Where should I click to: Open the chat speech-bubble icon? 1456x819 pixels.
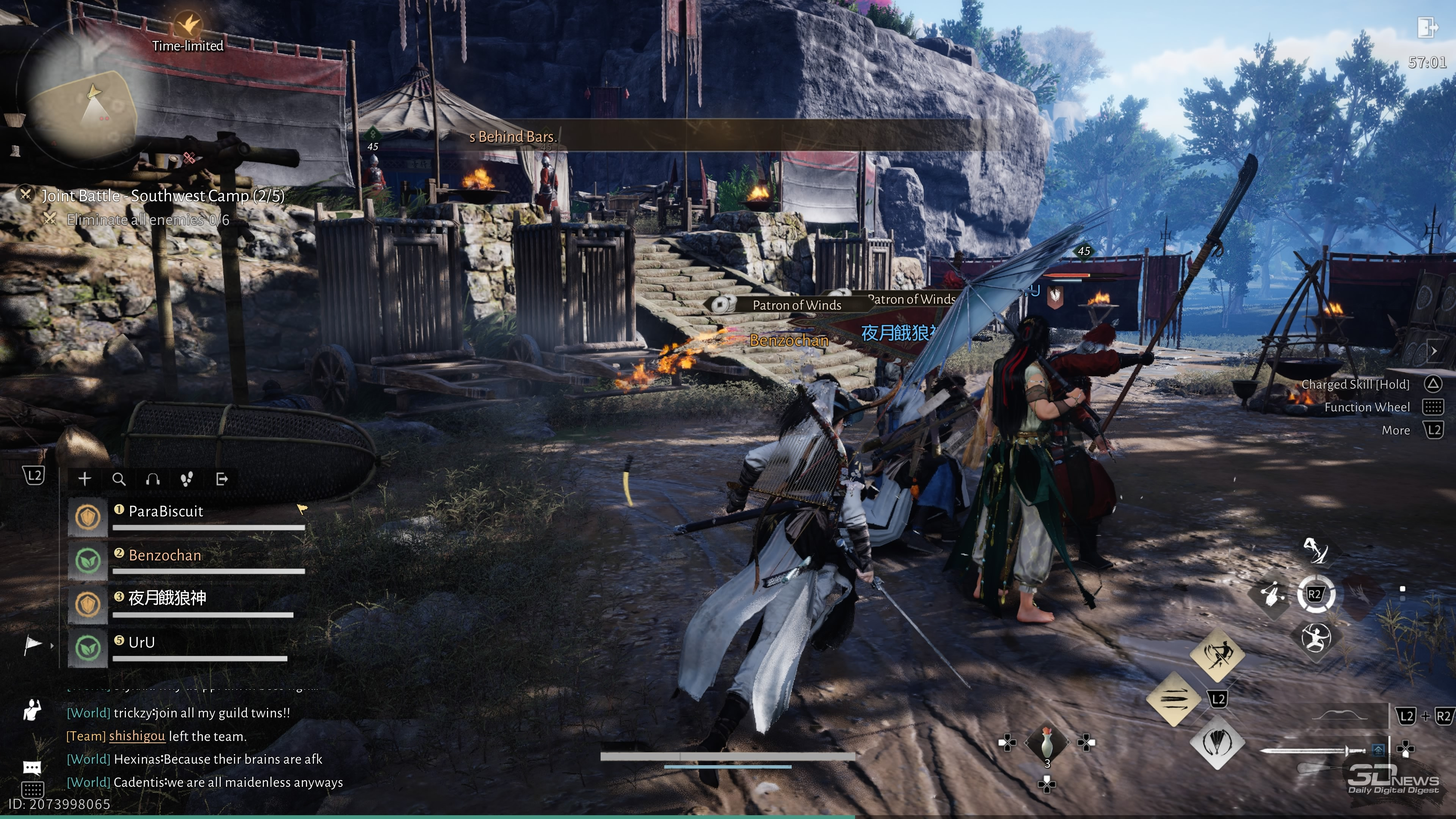31,767
